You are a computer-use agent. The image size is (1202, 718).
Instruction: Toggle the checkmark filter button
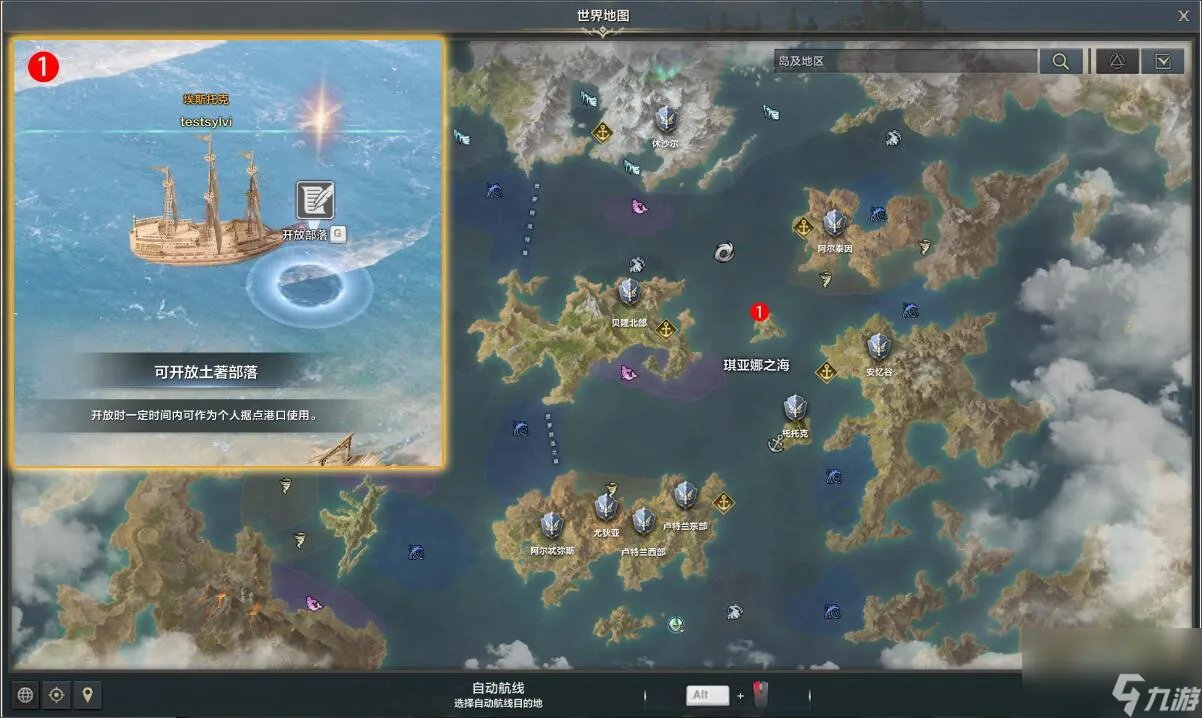tap(1163, 61)
